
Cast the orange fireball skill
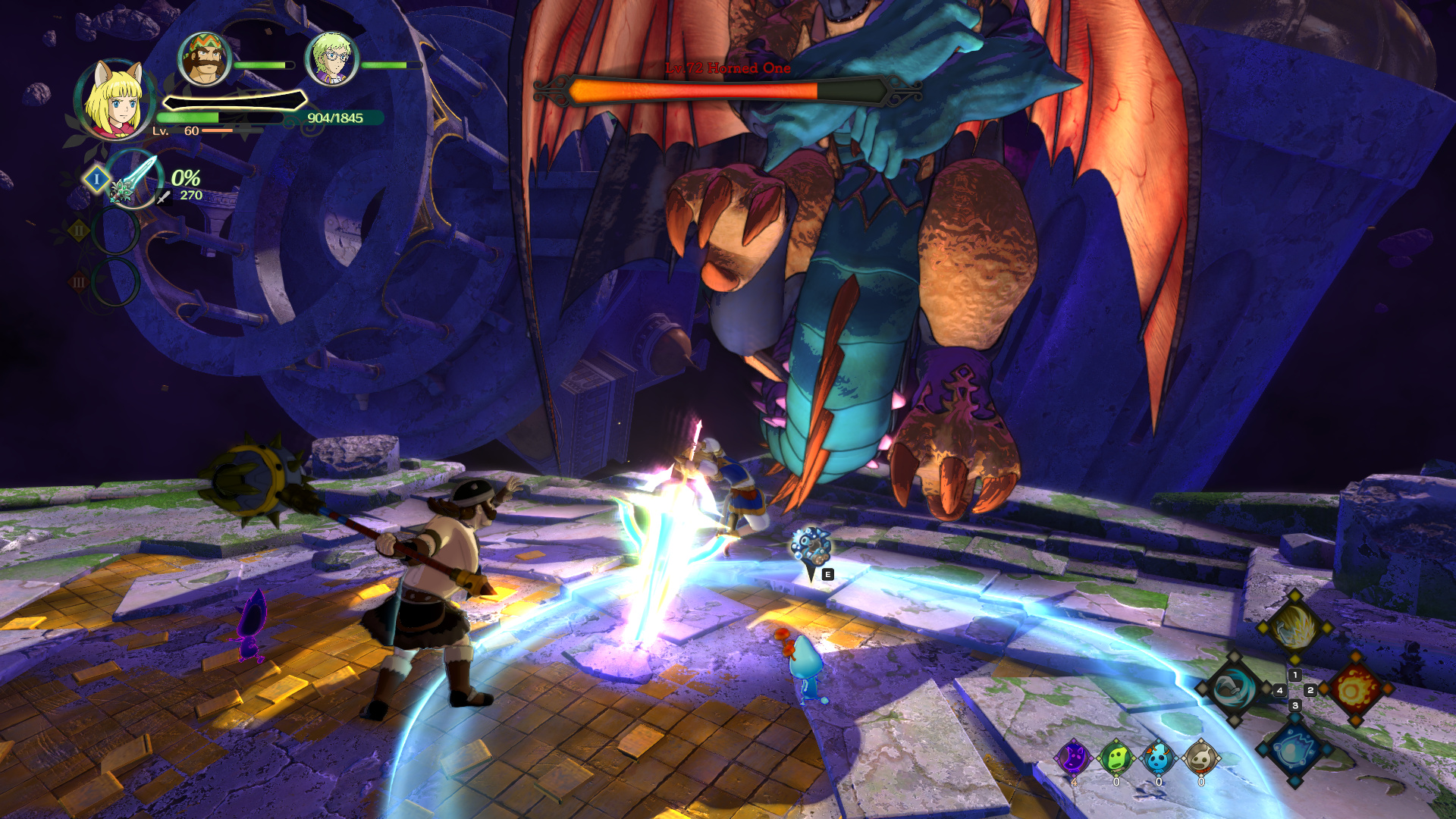[x=1355, y=689]
